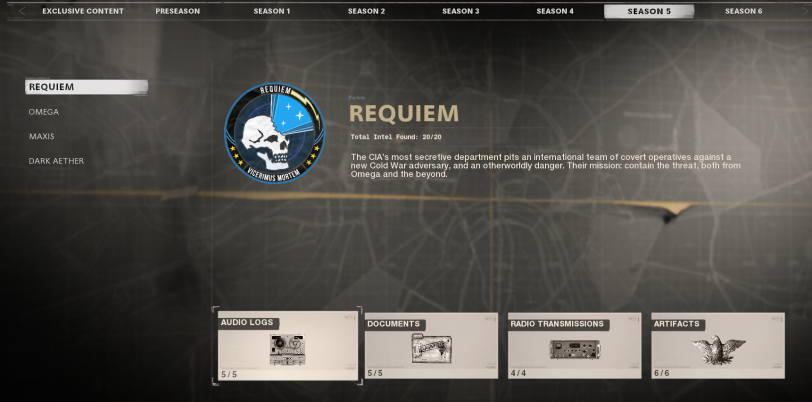
Task: Select the Artifacts intel card
Action: (718, 346)
